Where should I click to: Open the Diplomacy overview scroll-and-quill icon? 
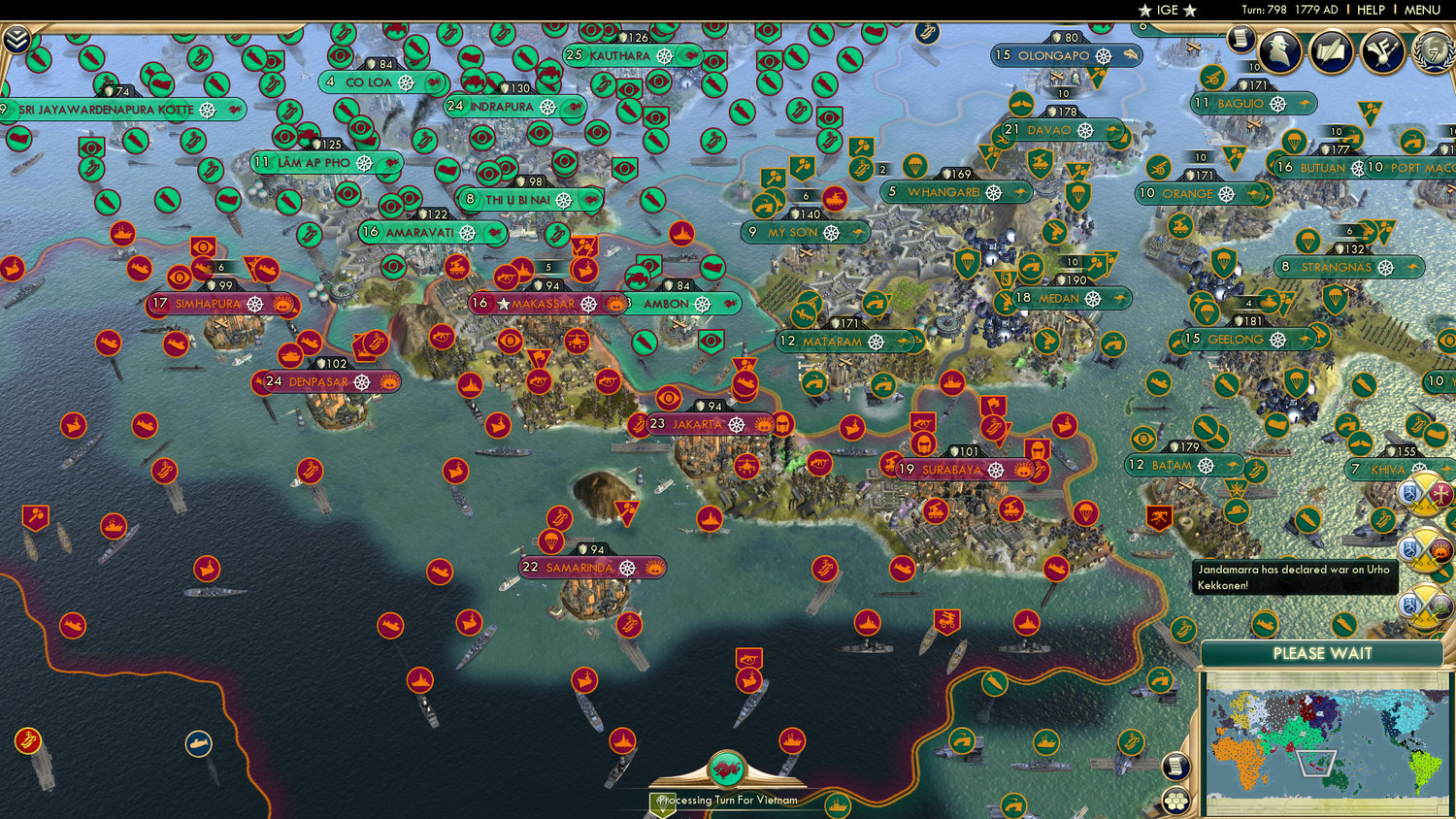1331,49
